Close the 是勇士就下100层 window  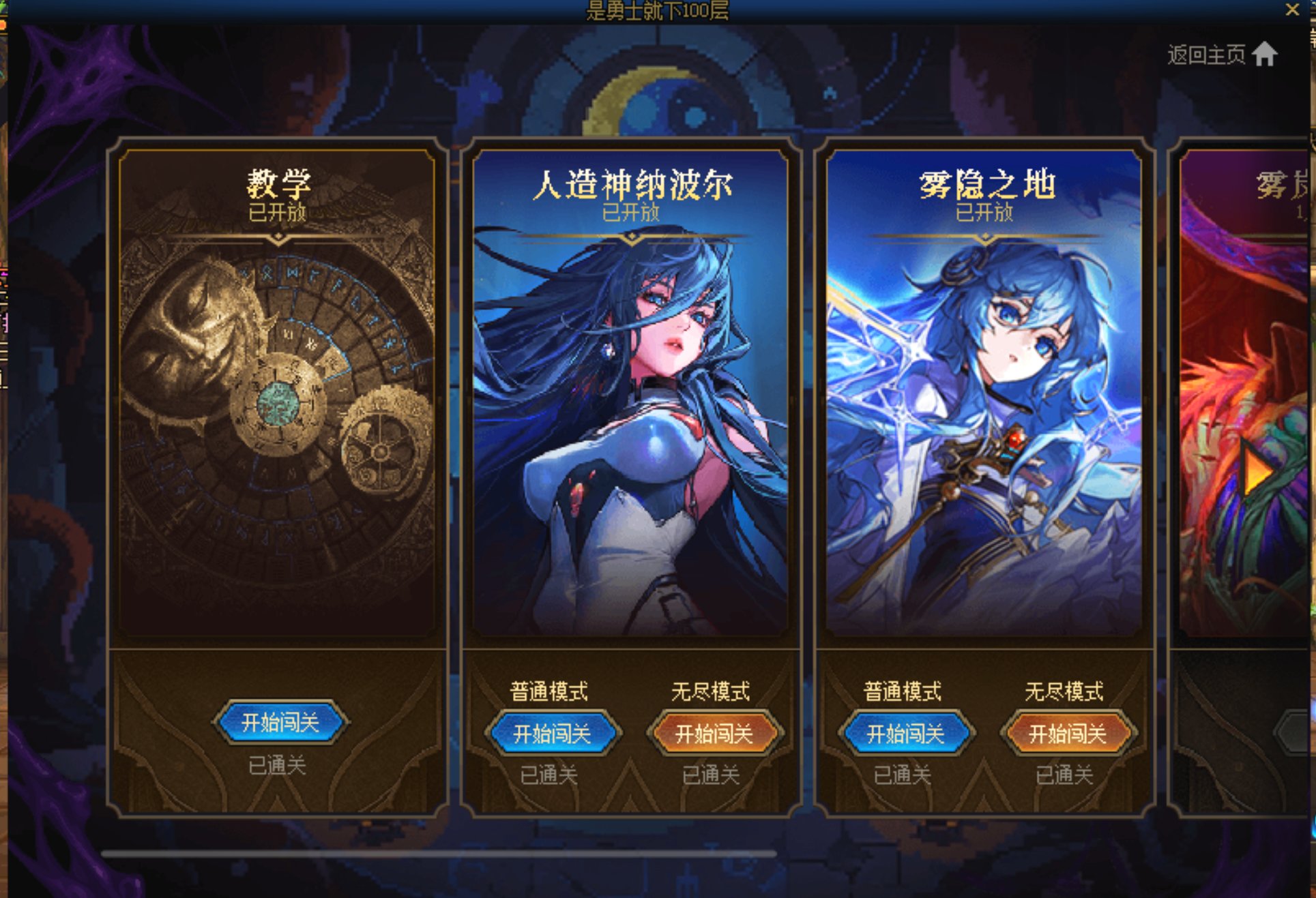1293,10
